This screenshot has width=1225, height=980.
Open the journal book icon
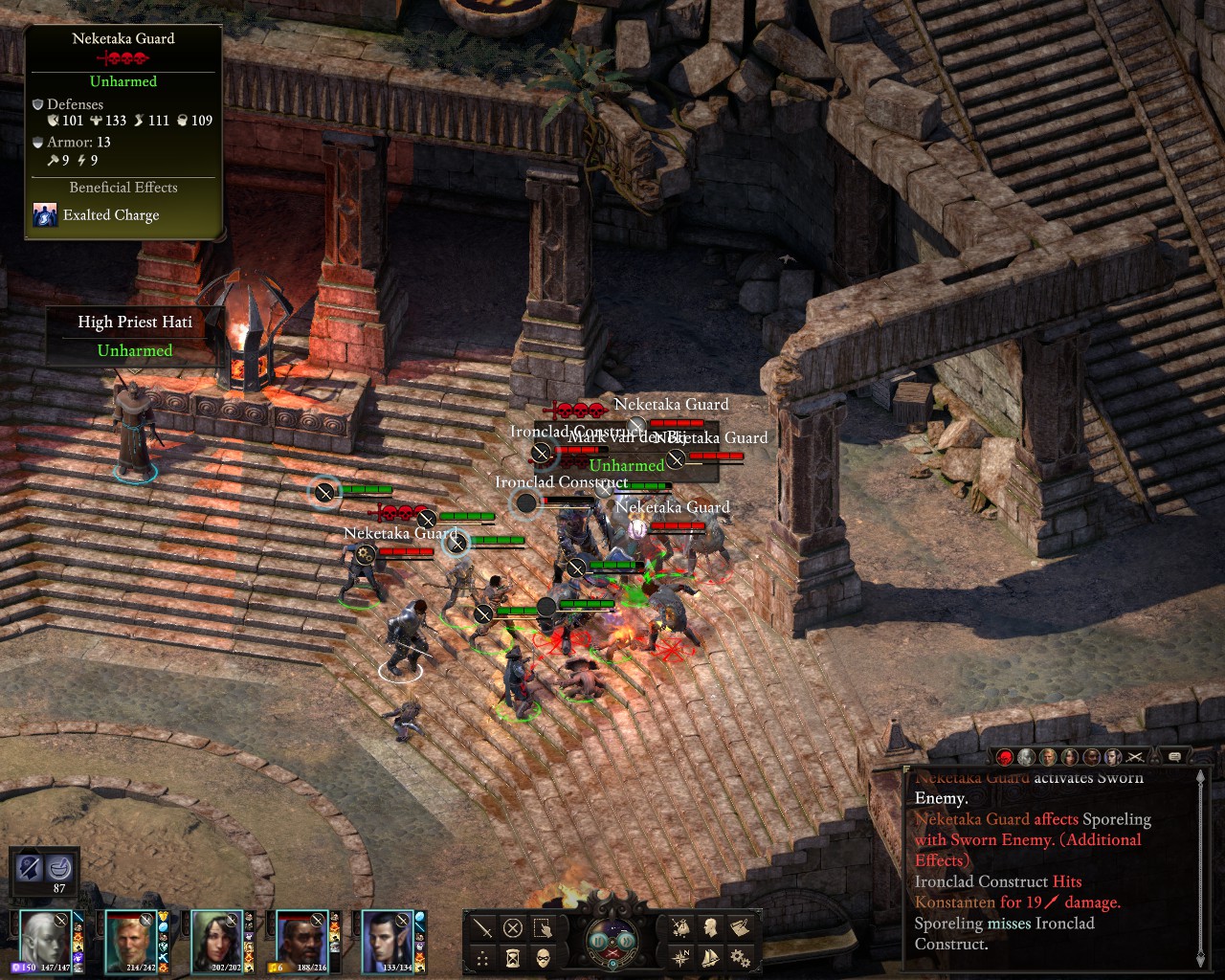click(739, 927)
